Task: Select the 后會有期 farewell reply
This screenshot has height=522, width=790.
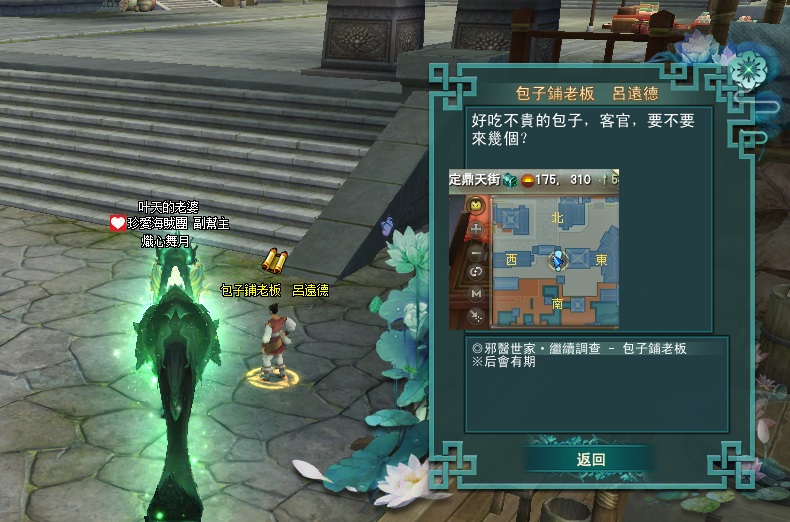Action: 507,362
